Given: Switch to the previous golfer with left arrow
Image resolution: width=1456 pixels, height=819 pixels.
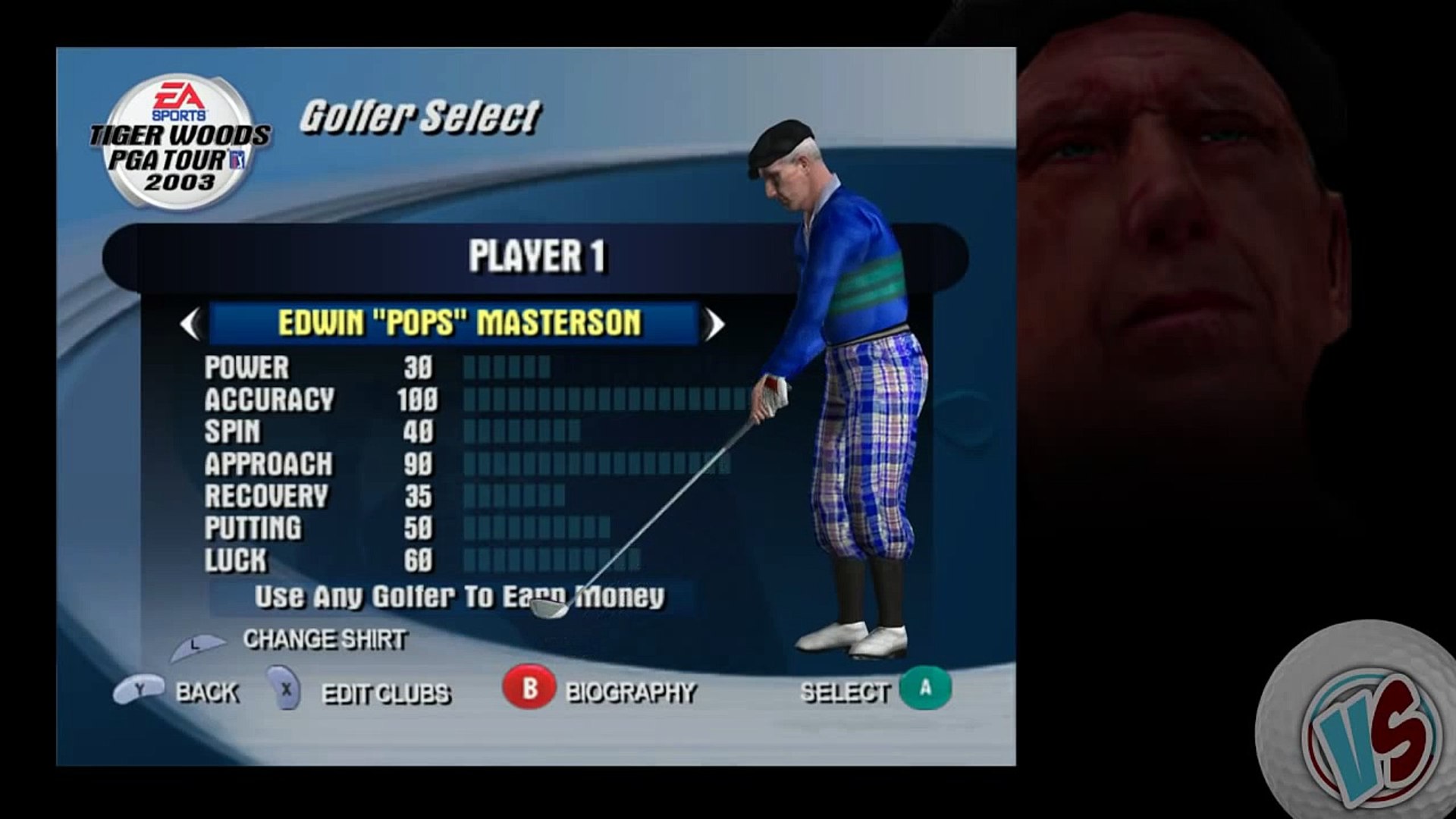Looking at the screenshot, I should 190,325.
